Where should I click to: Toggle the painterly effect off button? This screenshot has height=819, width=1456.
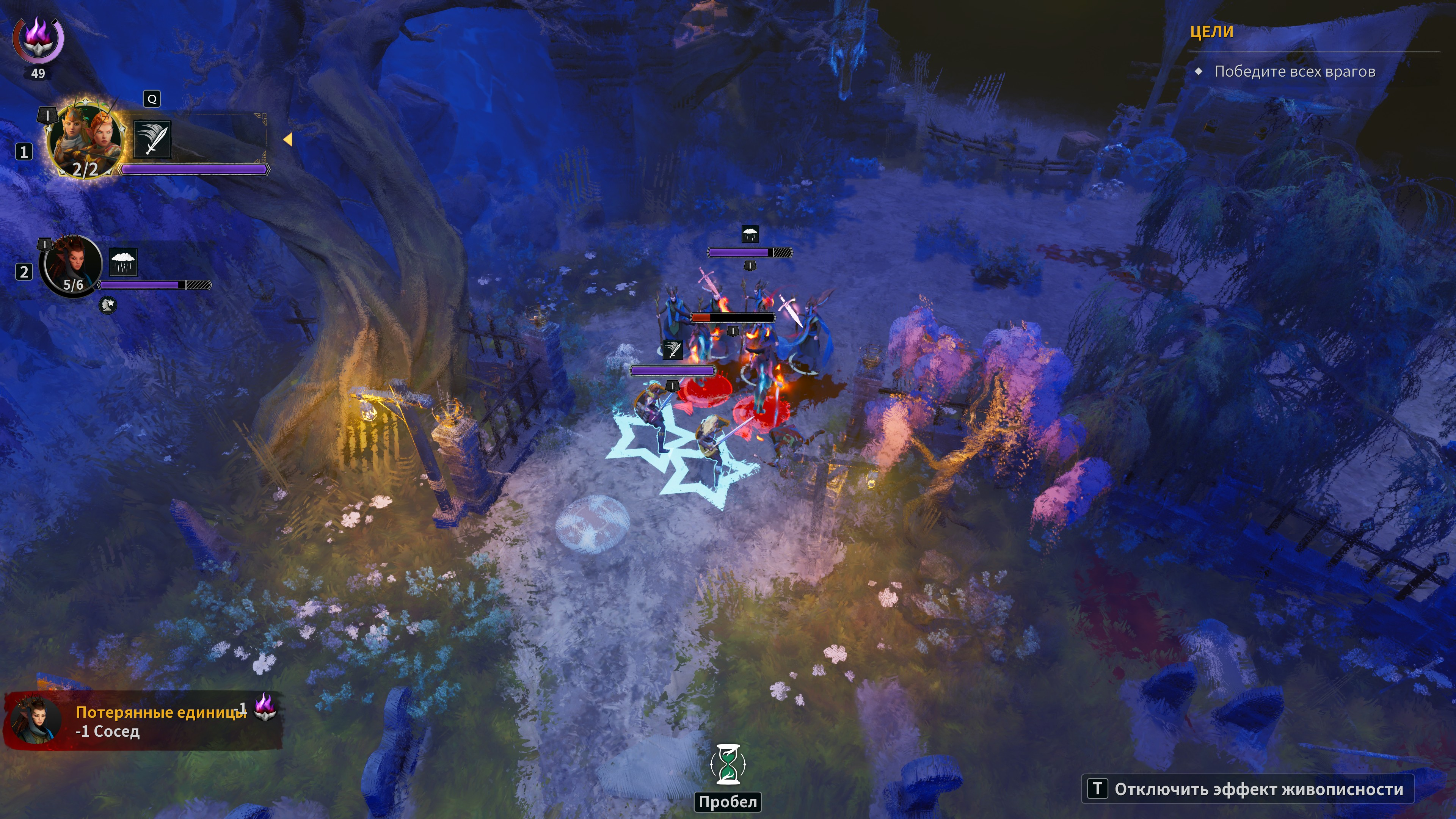click(x=1247, y=789)
